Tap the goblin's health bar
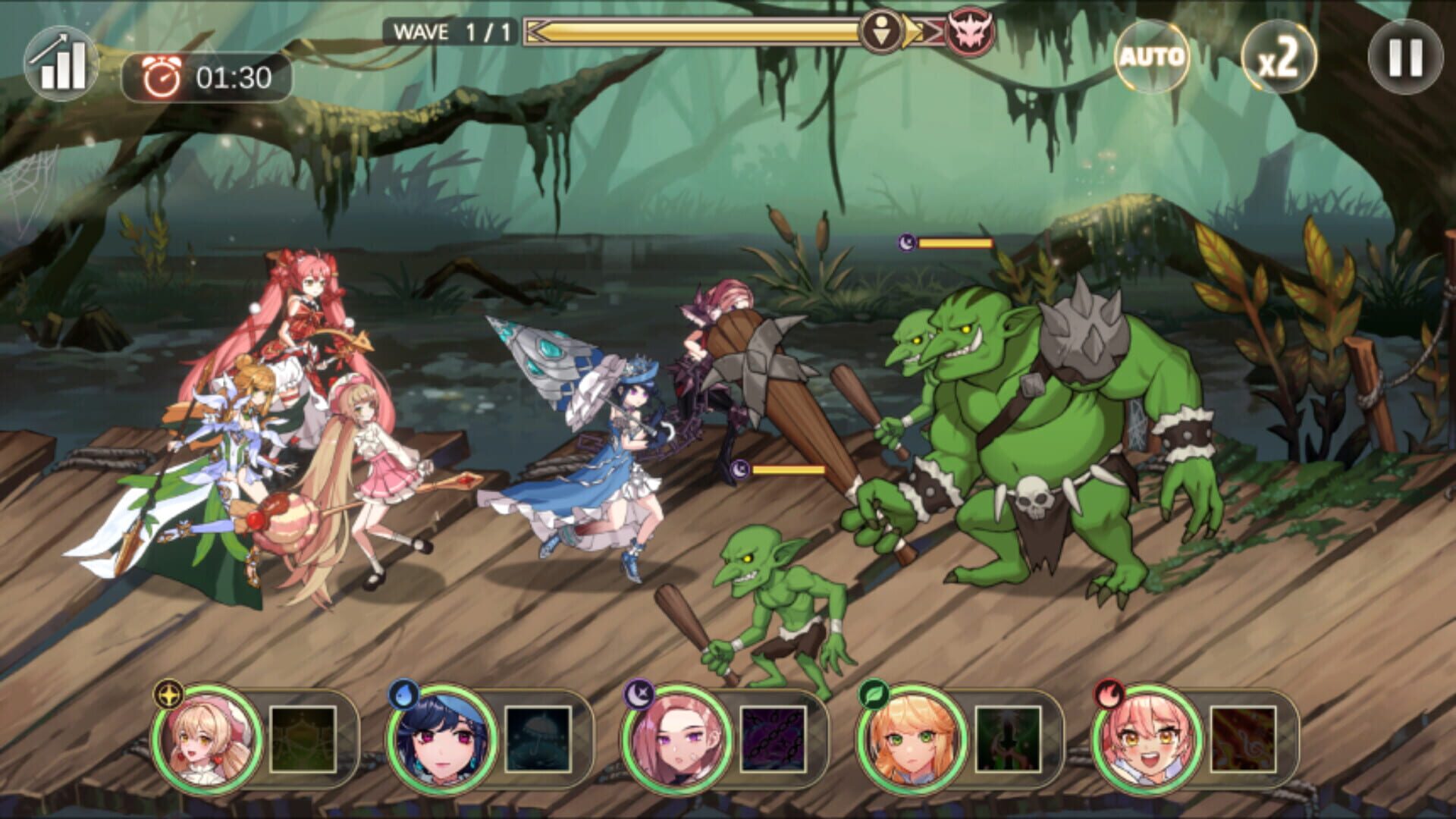Image resolution: width=1456 pixels, height=819 pixels. point(789,469)
